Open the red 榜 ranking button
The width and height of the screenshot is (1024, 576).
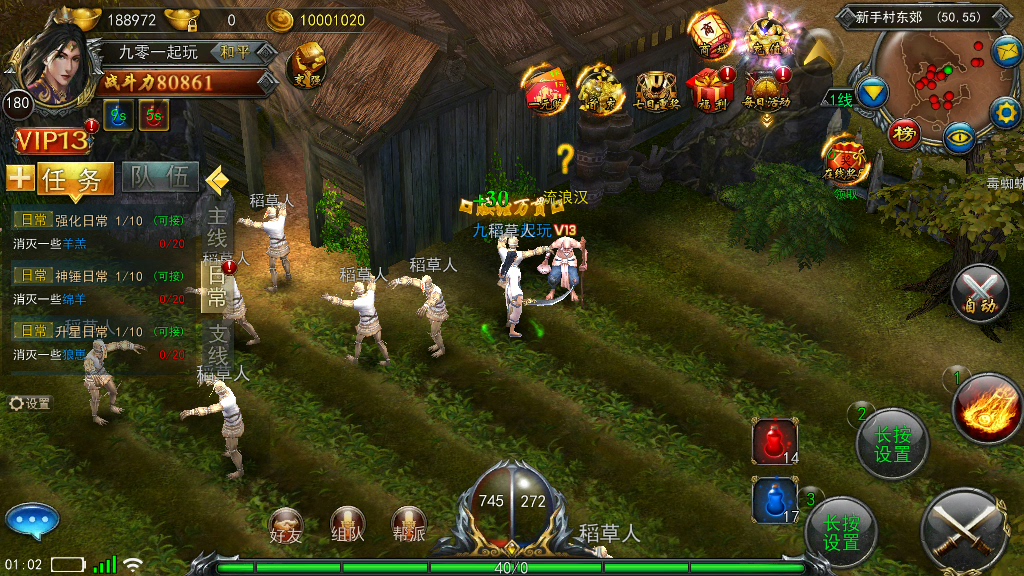(905, 133)
